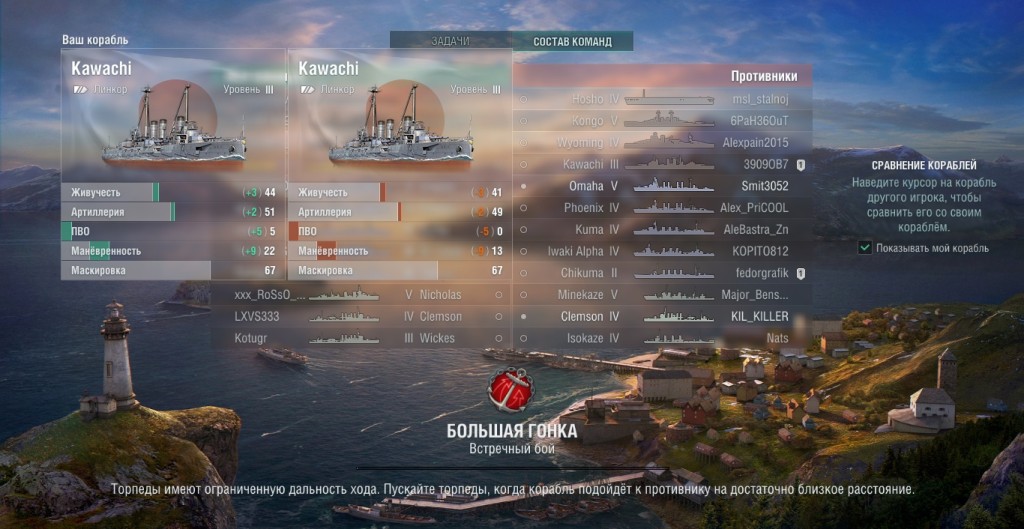Select enemy Hosho player msl_stalnoj row
This screenshot has height=529, width=1024.
(x=662, y=99)
